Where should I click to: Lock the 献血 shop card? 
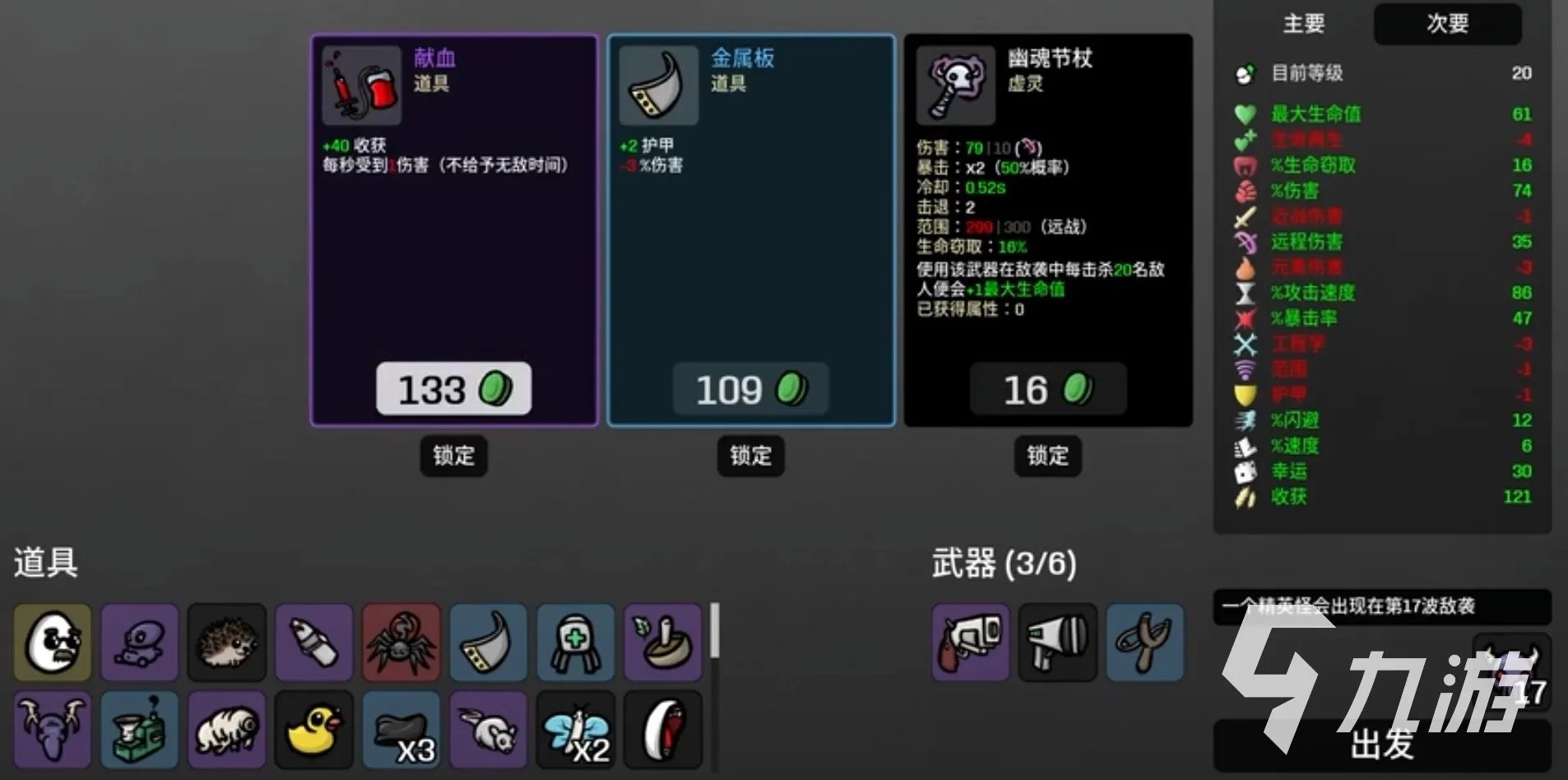[453, 457]
